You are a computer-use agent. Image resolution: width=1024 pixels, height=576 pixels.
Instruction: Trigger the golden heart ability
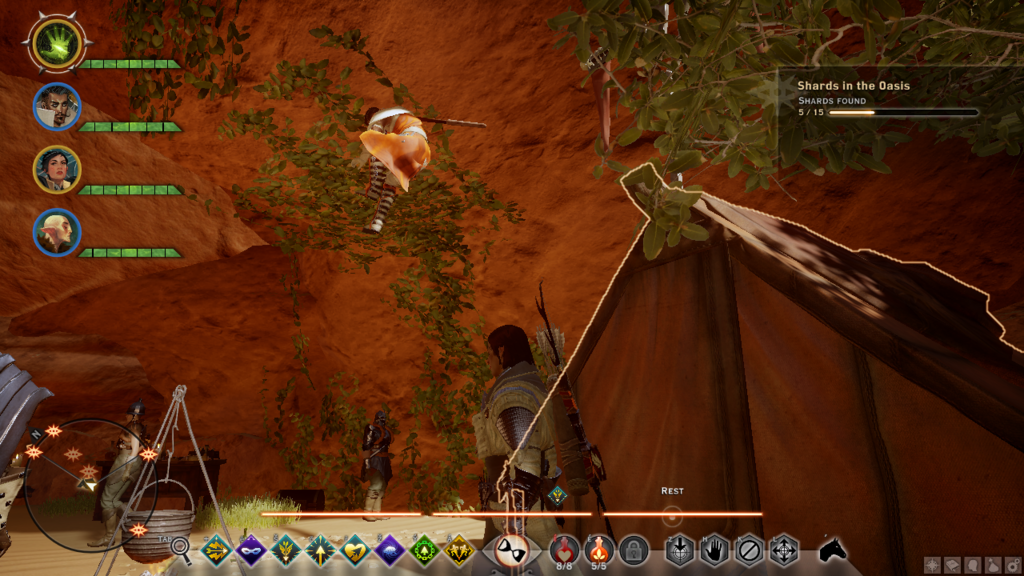click(355, 549)
